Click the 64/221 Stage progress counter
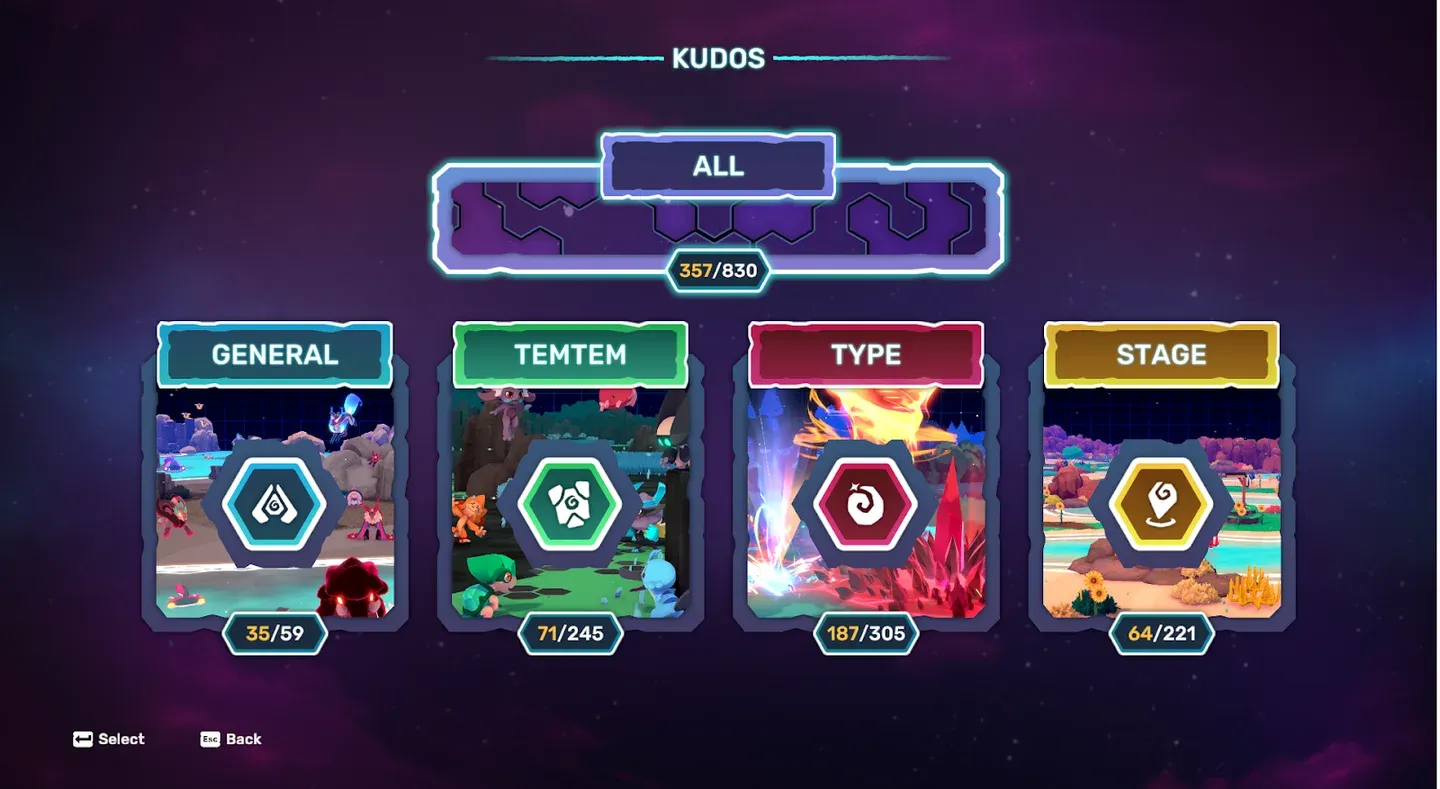The width and height of the screenshot is (1440, 789). tap(1160, 632)
